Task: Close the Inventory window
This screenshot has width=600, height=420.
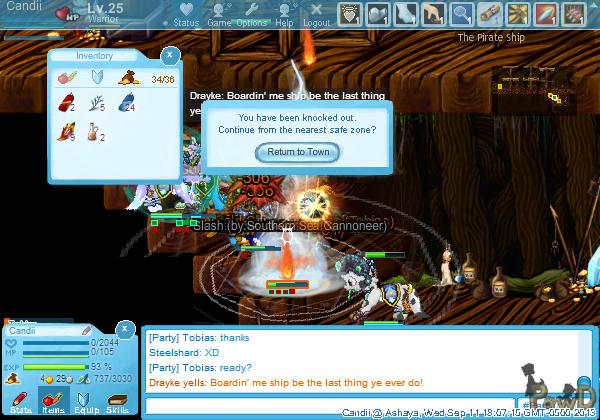Action: coord(170,55)
